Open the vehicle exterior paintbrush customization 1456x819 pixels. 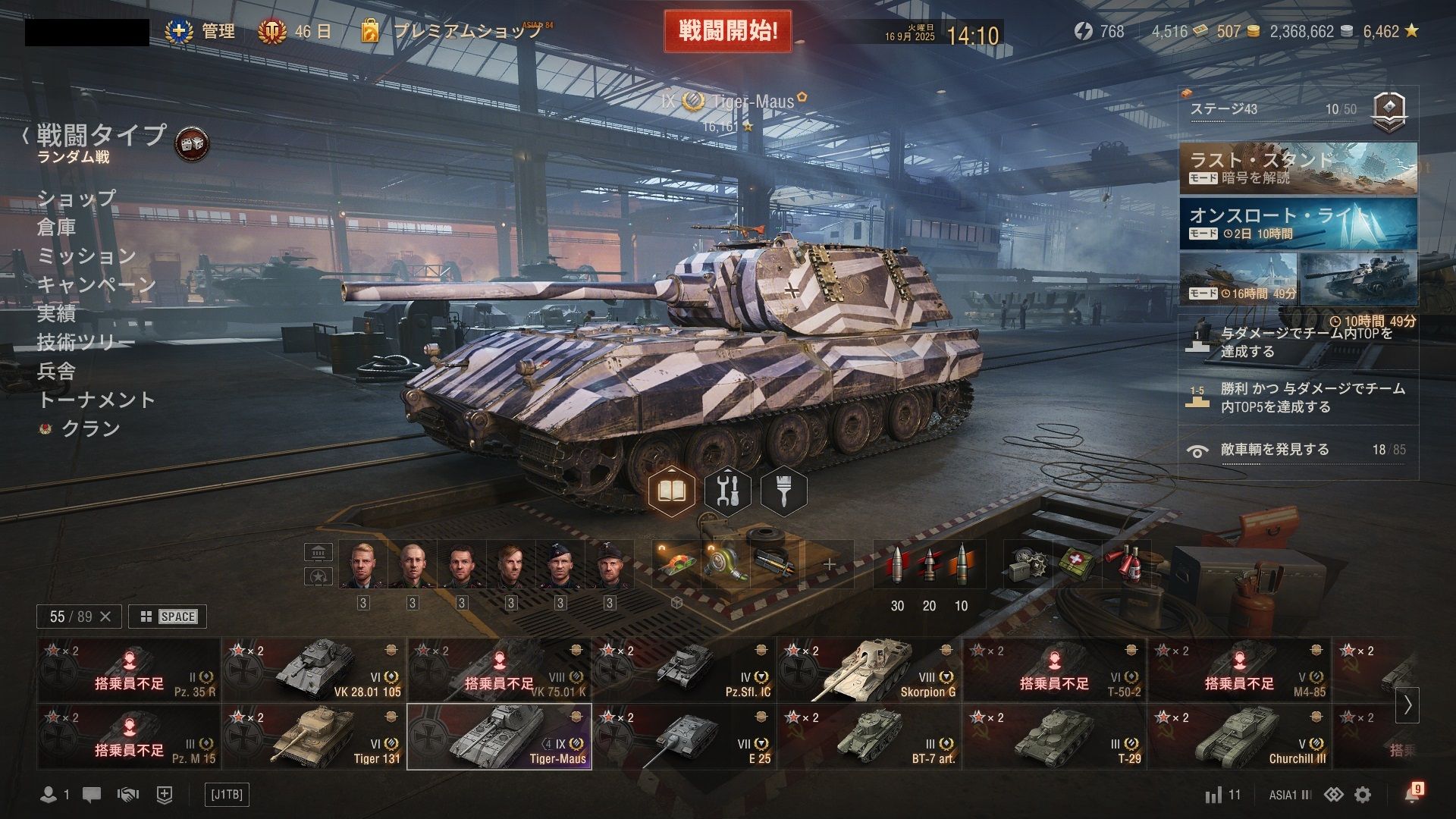783,491
